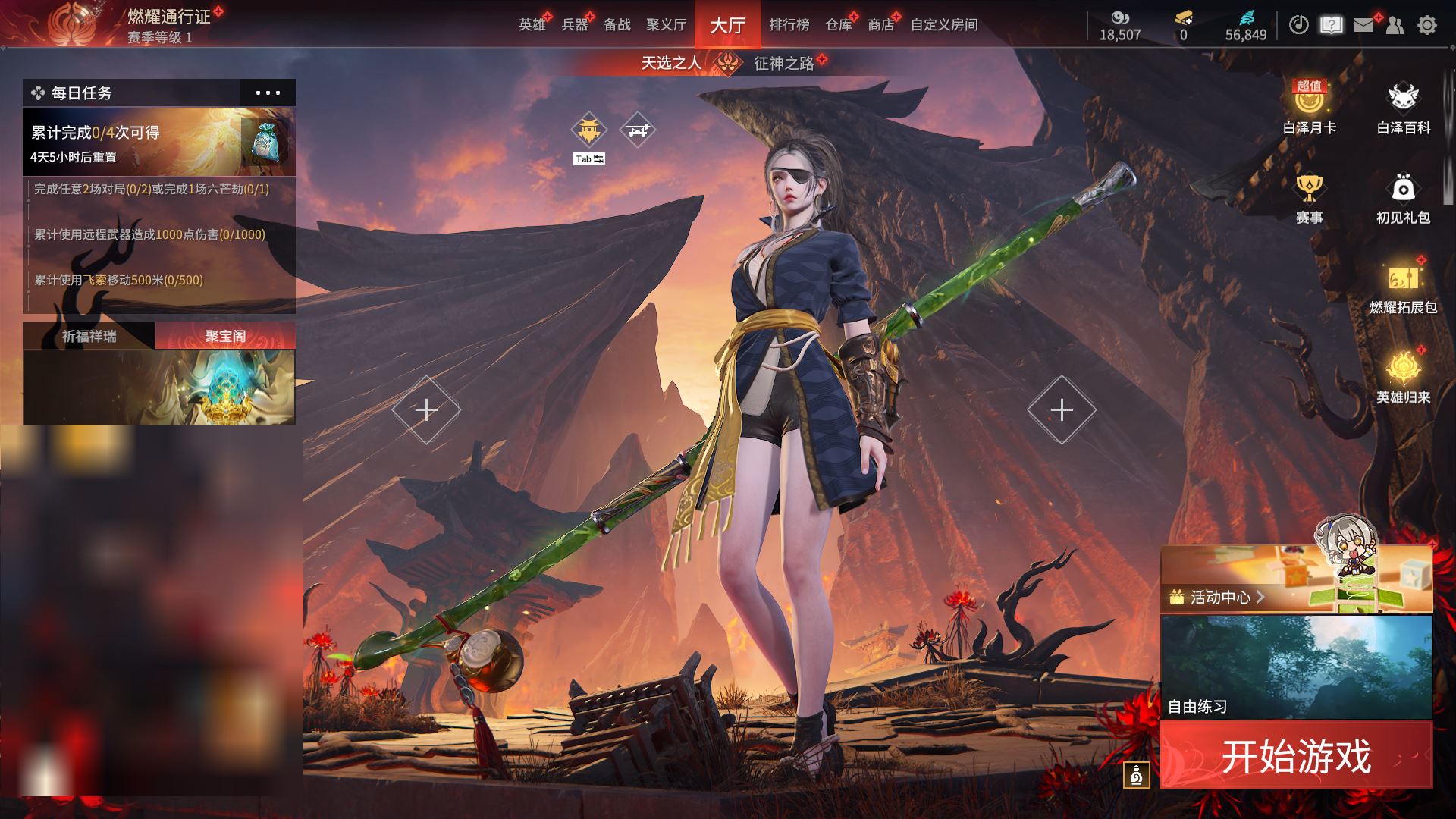Switch to the 征神之路 mode tab
The width and height of the screenshot is (1456, 819).
[x=783, y=63]
